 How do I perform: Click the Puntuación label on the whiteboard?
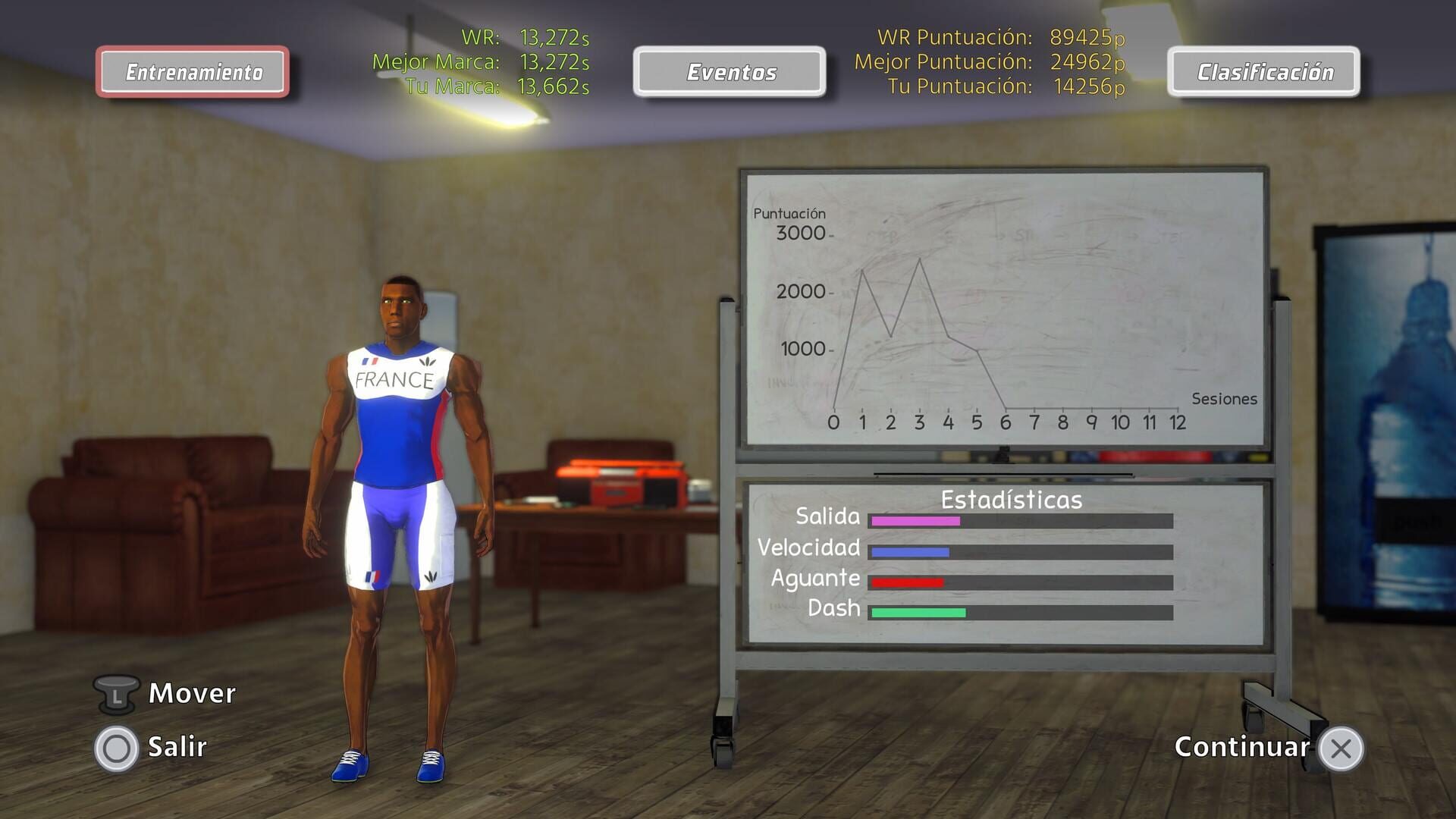(789, 213)
